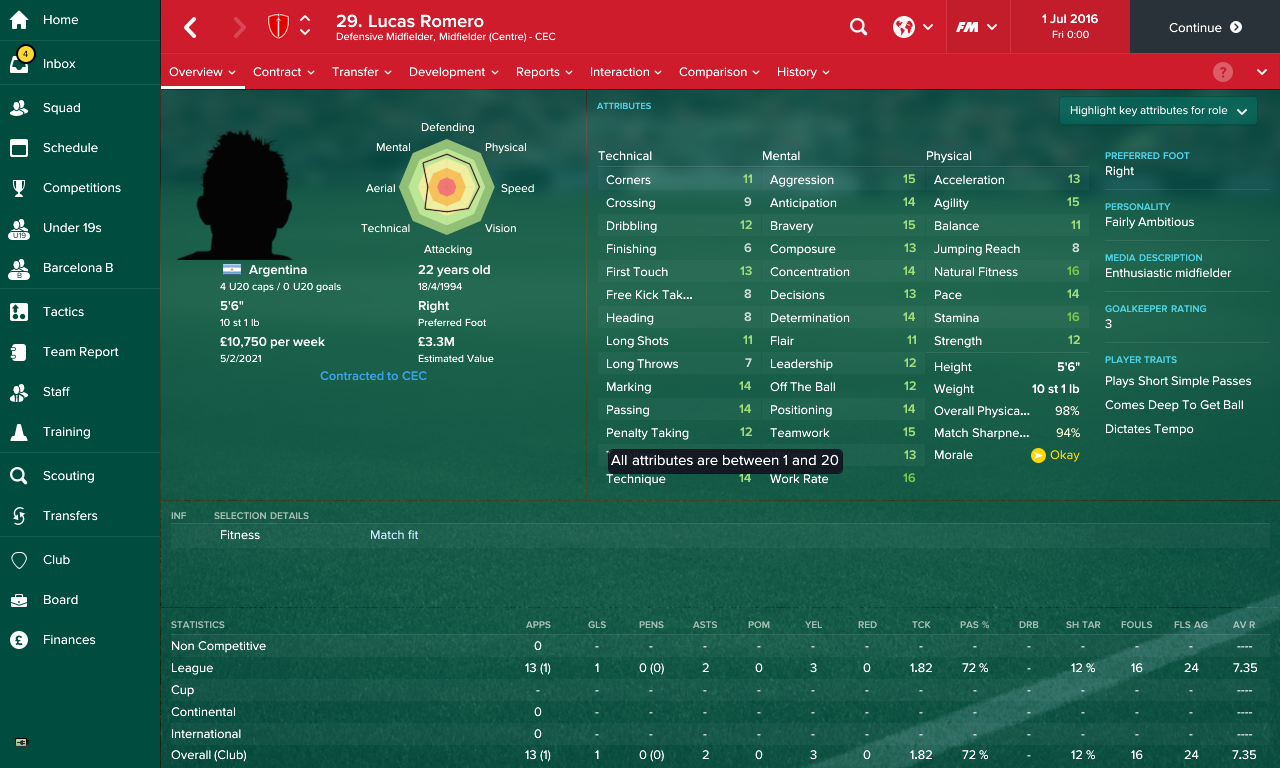Image resolution: width=1280 pixels, height=768 pixels.
Task: Click the back navigation arrow
Action: tap(190, 27)
